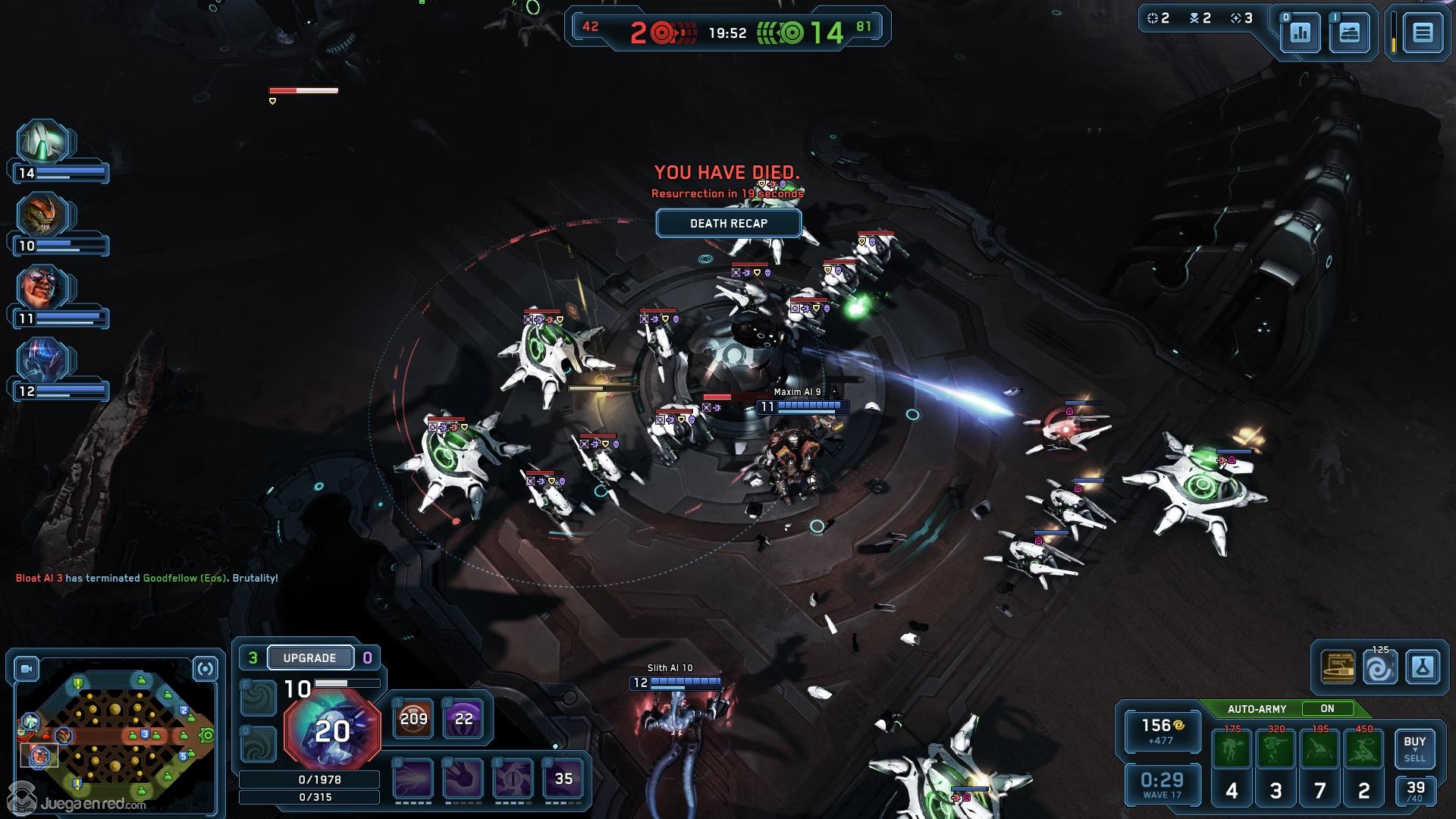
Task: Use the orange item showing 209
Action: 413,718
